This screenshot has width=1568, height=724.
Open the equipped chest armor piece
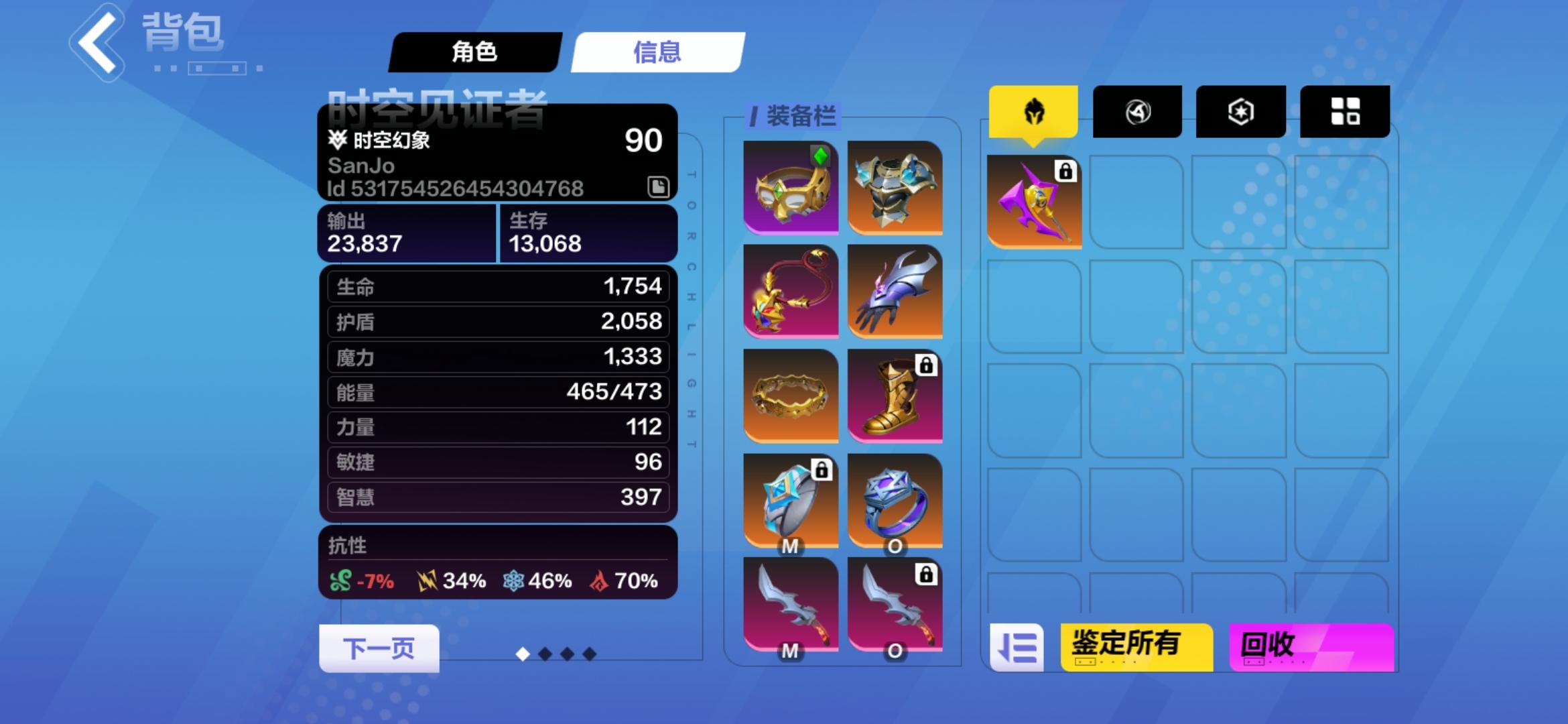[896, 186]
